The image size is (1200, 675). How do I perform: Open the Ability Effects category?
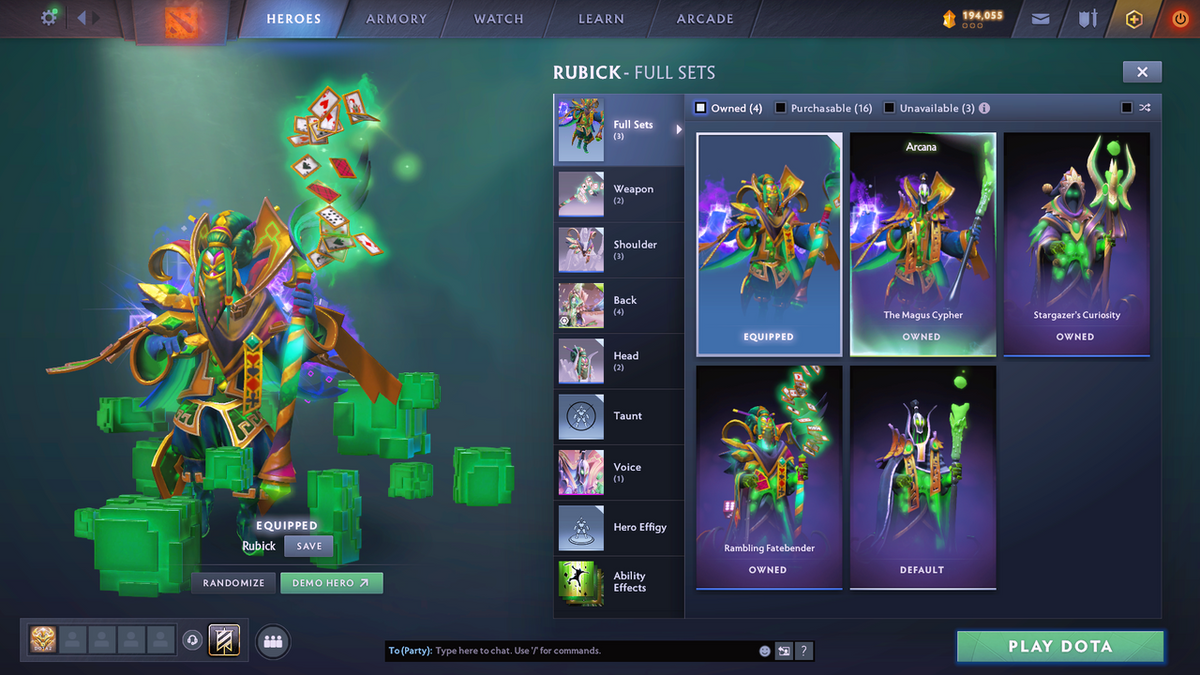click(618, 582)
